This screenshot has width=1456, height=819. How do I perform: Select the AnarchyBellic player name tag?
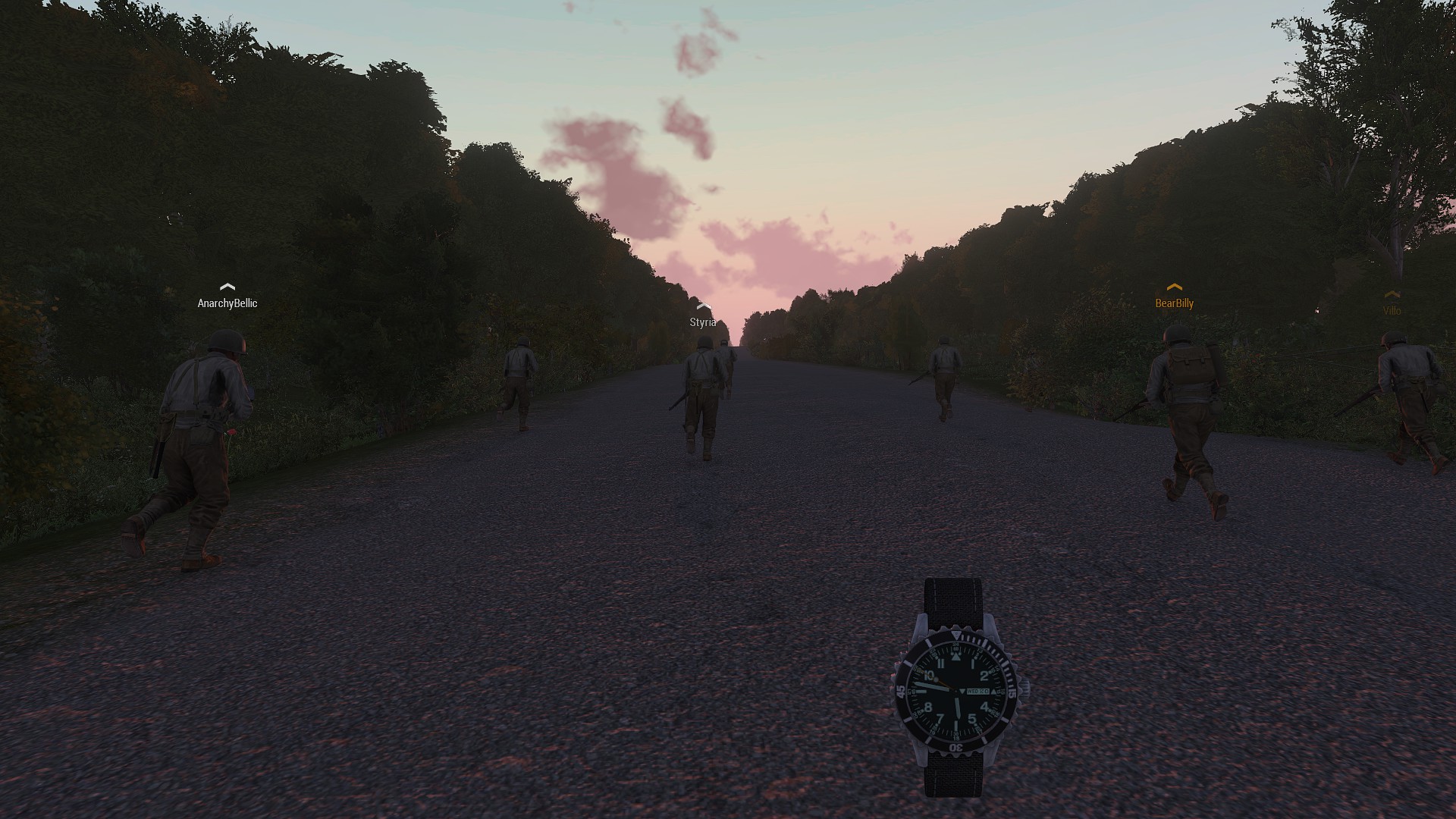227,303
